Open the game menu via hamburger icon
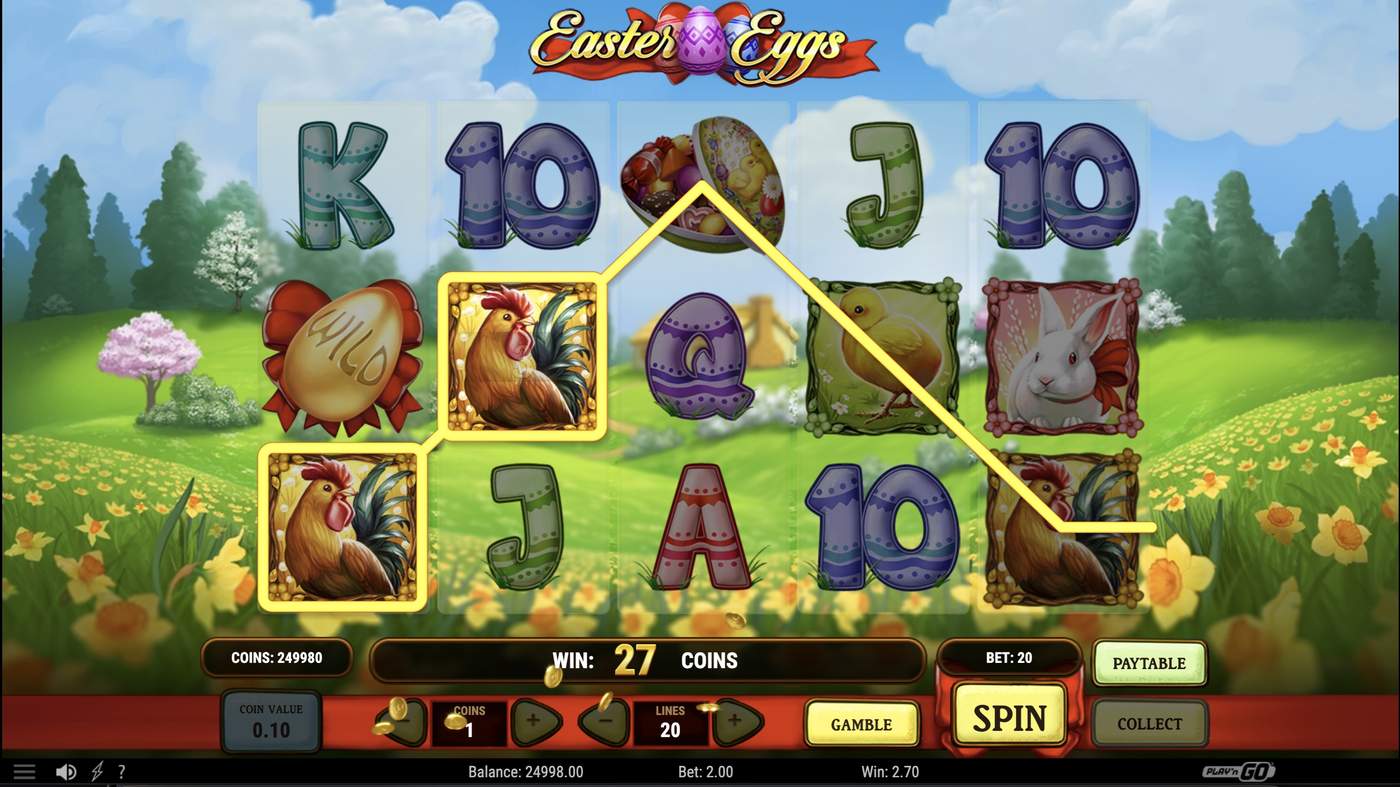The image size is (1400, 787). 25,770
